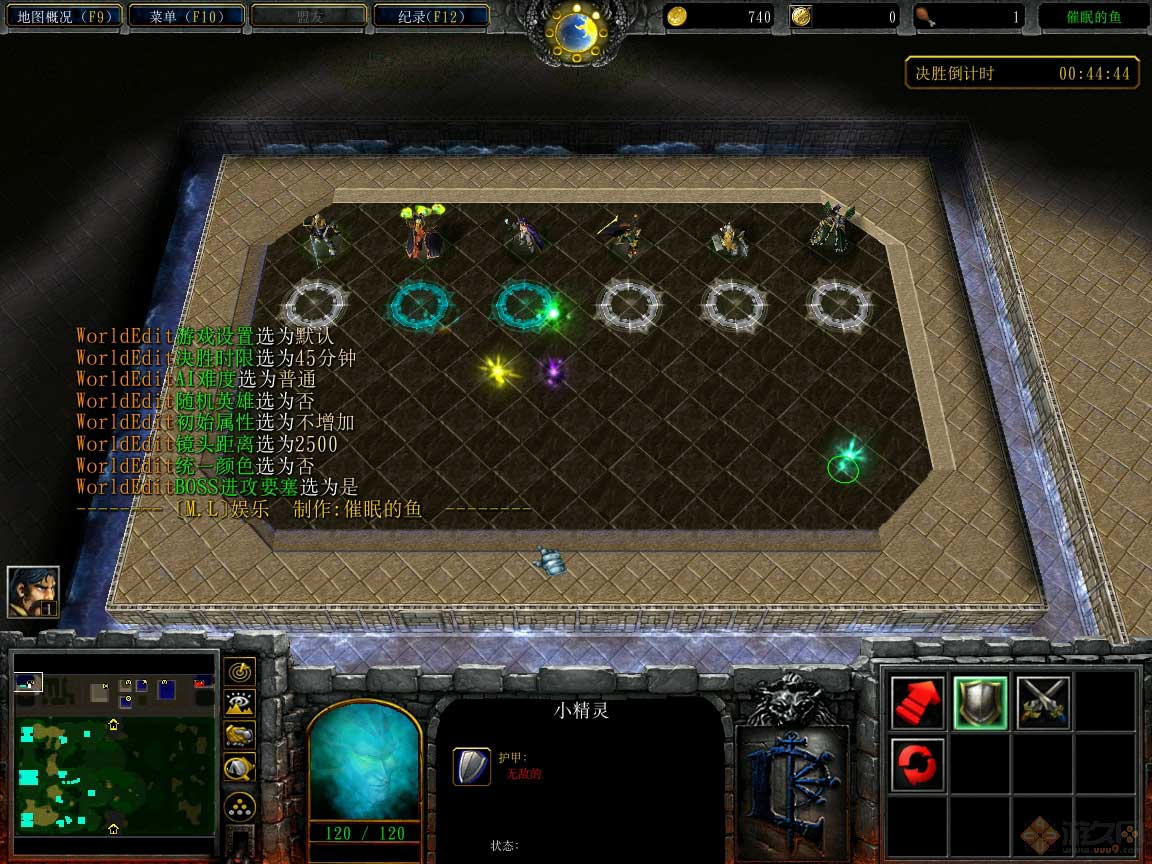Image resolution: width=1152 pixels, height=864 pixels.
Task: Open the 菜单 (F10) game menu
Action: click(184, 16)
